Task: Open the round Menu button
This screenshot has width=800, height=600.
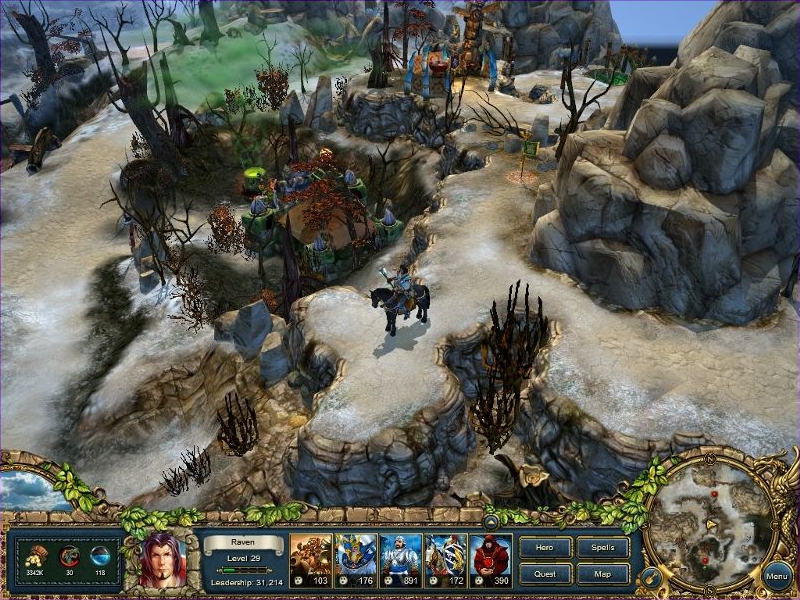Action: click(x=776, y=575)
